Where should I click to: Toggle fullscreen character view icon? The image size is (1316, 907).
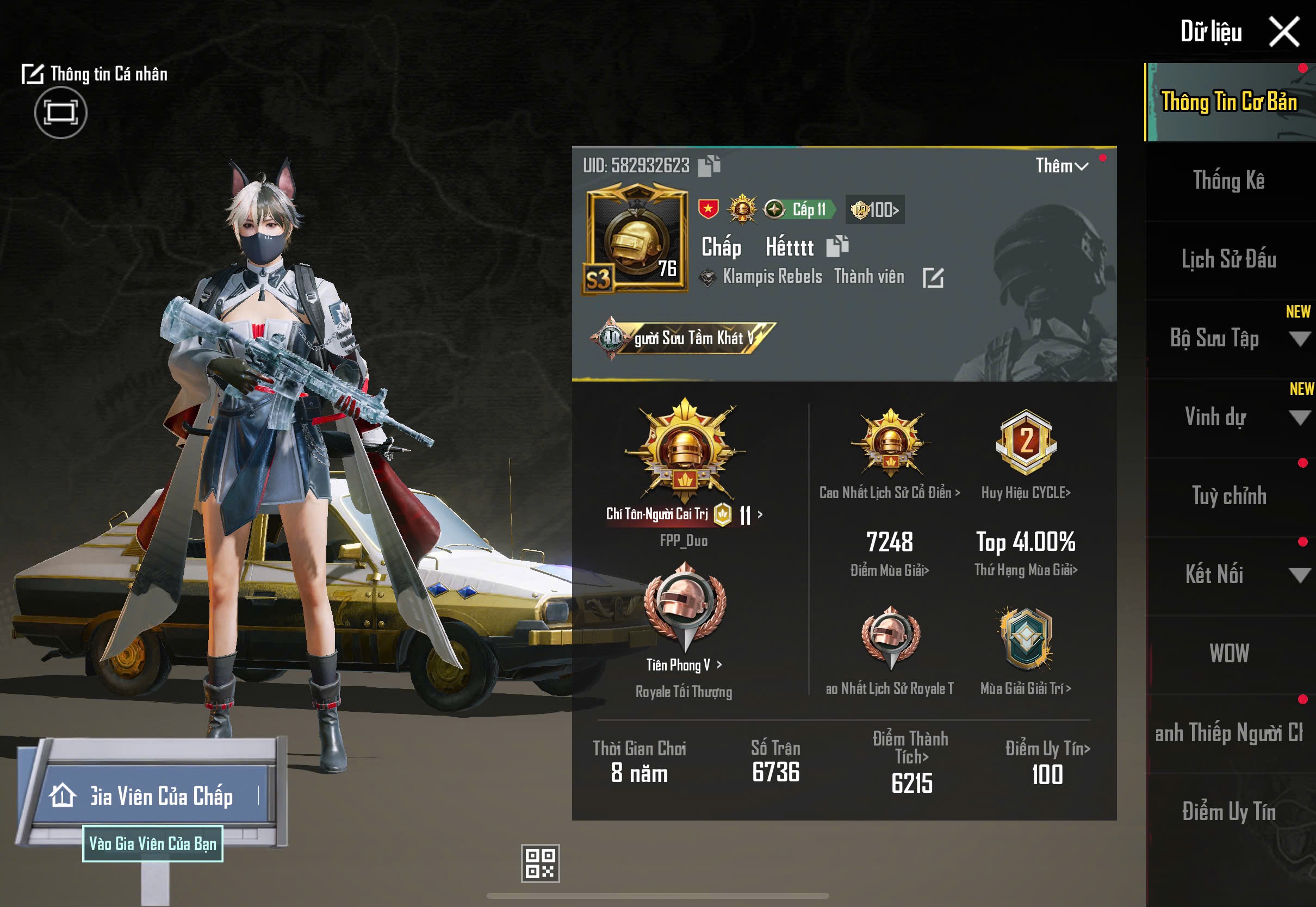point(61,113)
